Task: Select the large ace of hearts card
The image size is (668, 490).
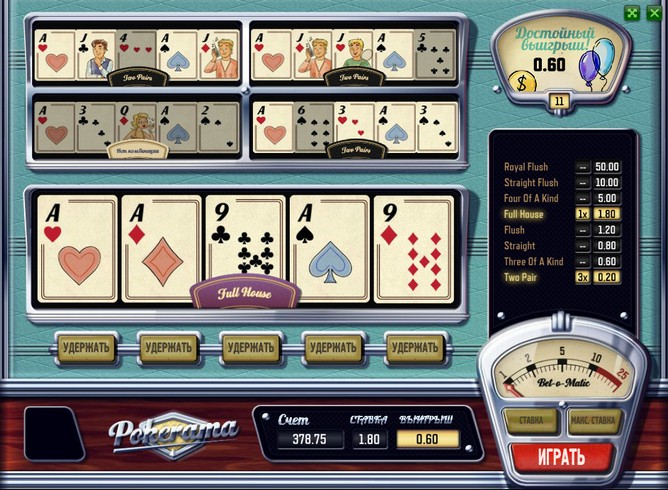Action: point(77,249)
